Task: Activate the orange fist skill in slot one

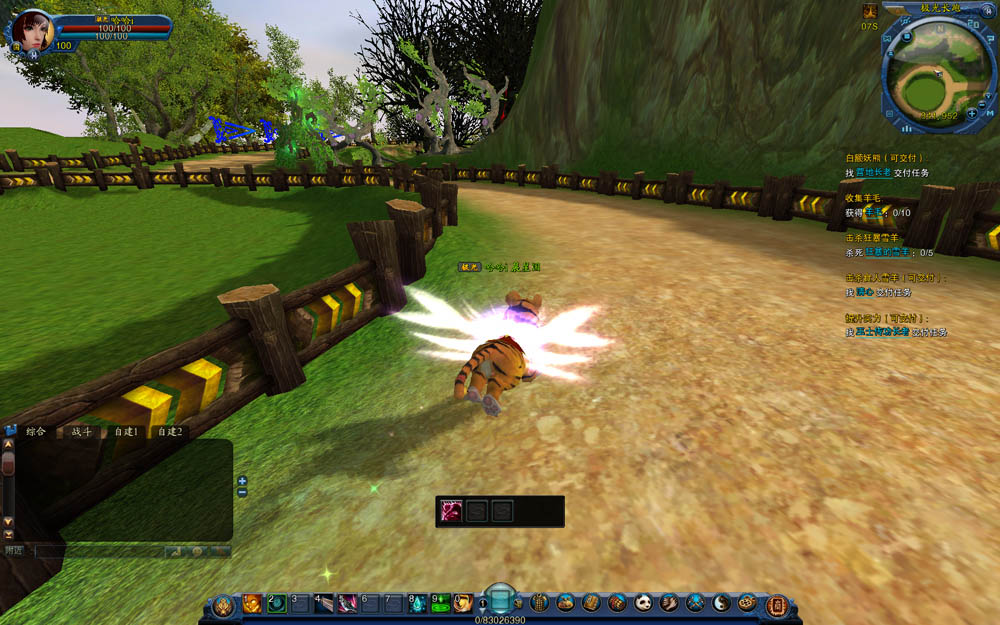Action: click(252, 603)
